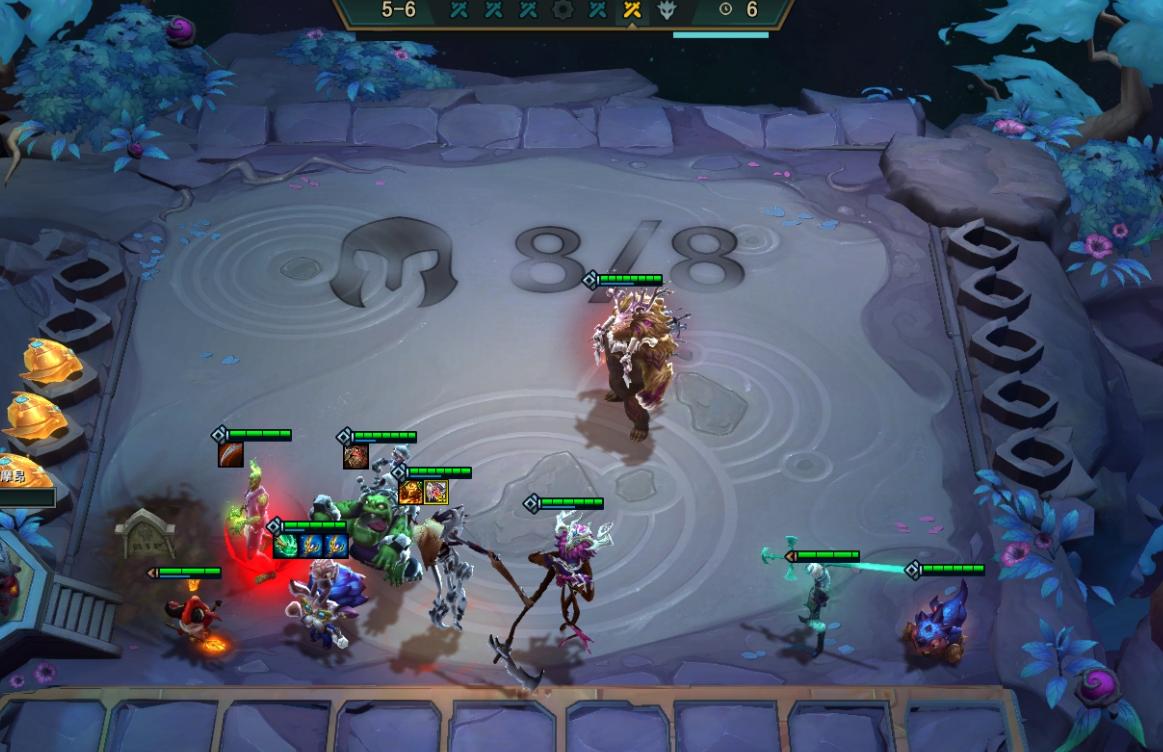This screenshot has height=752, width=1163.
Task: Select the yellow-bordered item icon
Action: (436, 492)
